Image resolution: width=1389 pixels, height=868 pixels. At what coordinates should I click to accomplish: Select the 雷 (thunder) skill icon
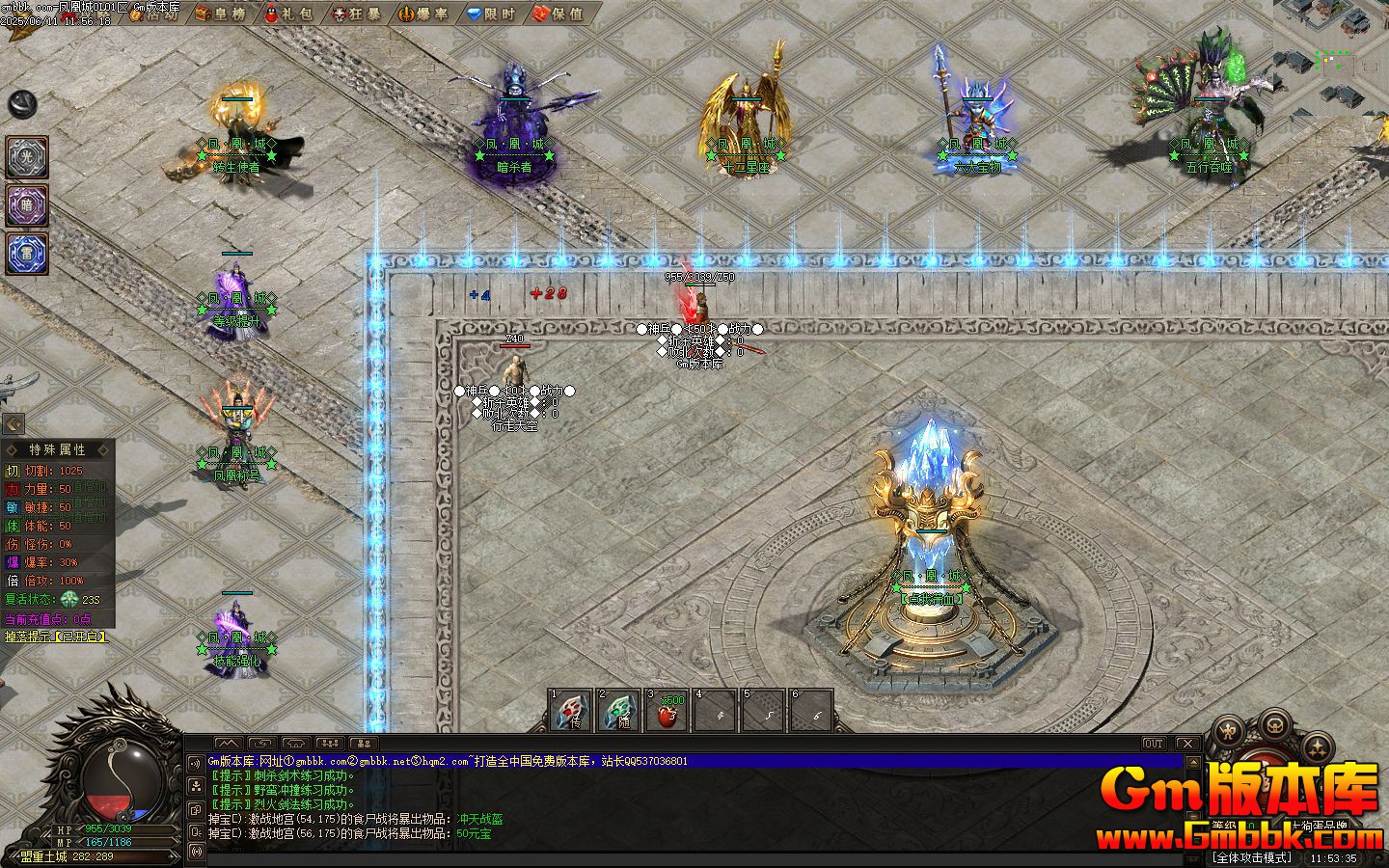(x=26, y=254)
